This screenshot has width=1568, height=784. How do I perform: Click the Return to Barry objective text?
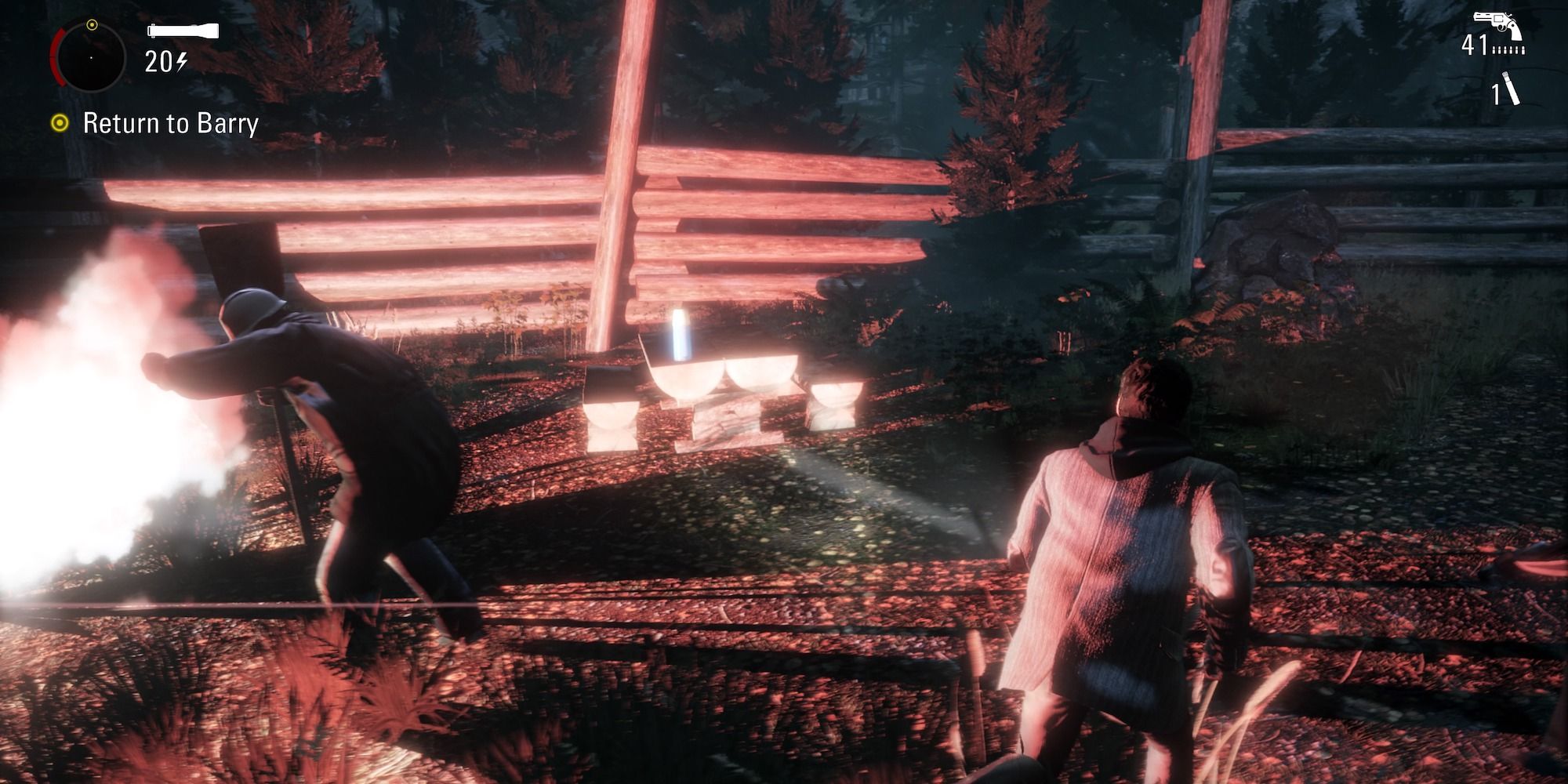171,124
